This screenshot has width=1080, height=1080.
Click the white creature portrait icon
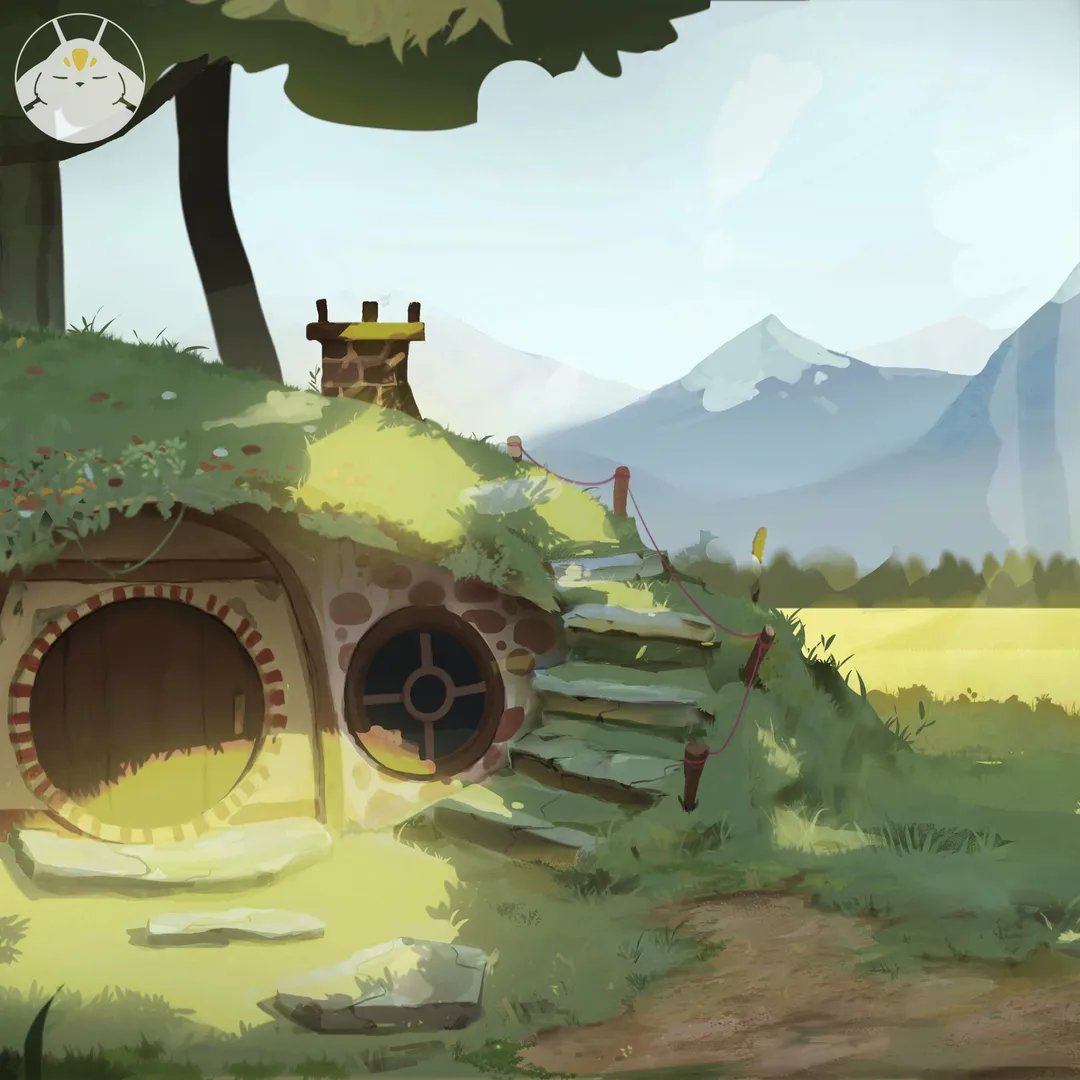(80, 78)
